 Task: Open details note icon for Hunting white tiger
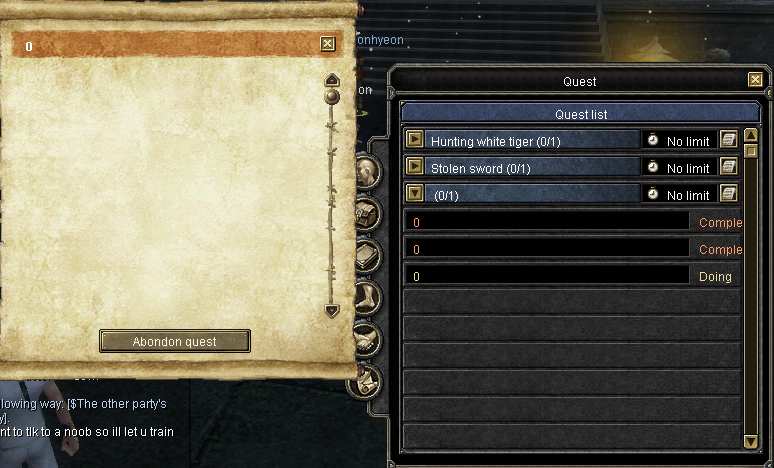[x=728, y=140]
